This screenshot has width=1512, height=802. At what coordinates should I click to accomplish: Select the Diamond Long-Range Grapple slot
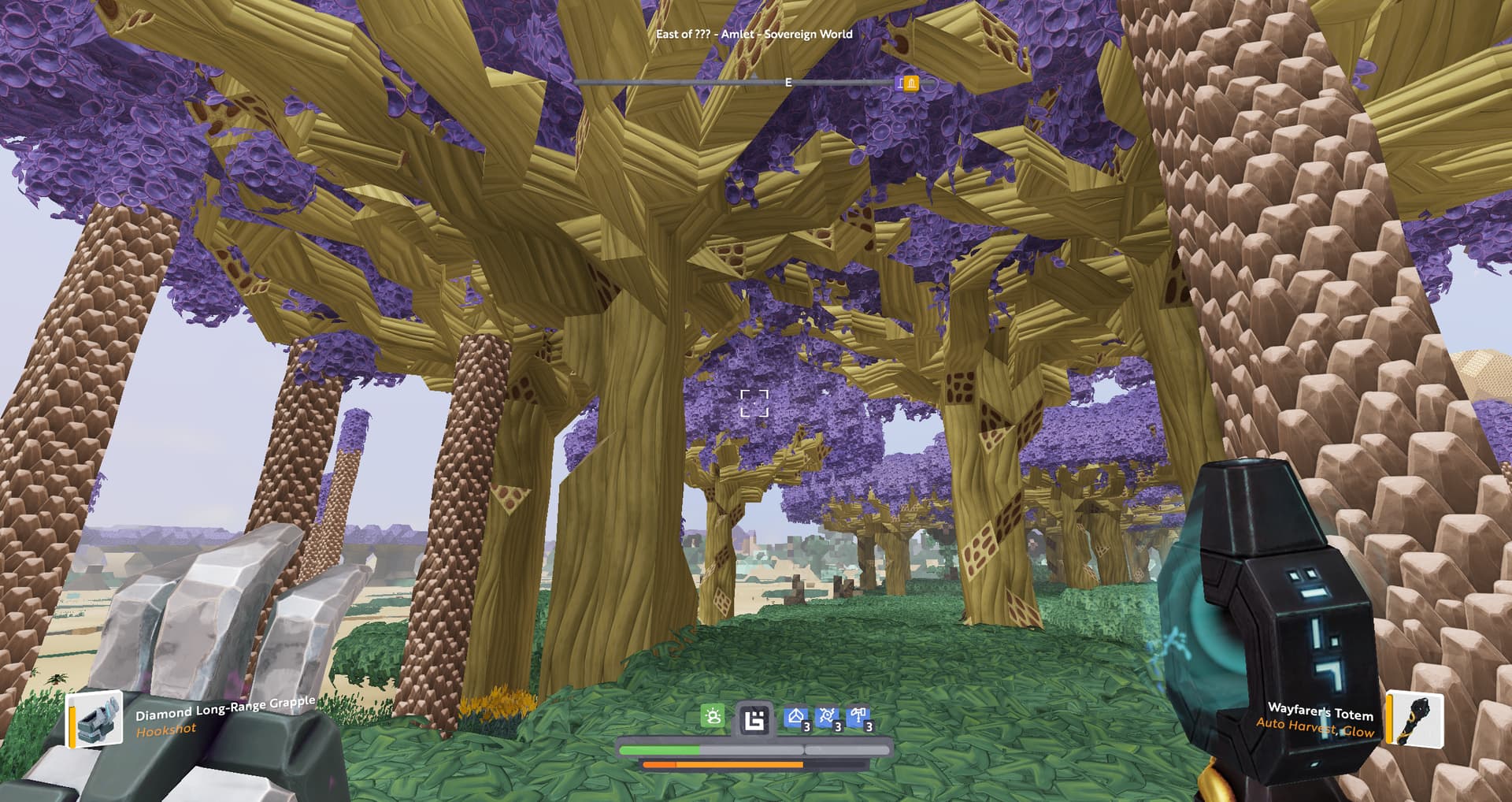[x=95, y=718]
